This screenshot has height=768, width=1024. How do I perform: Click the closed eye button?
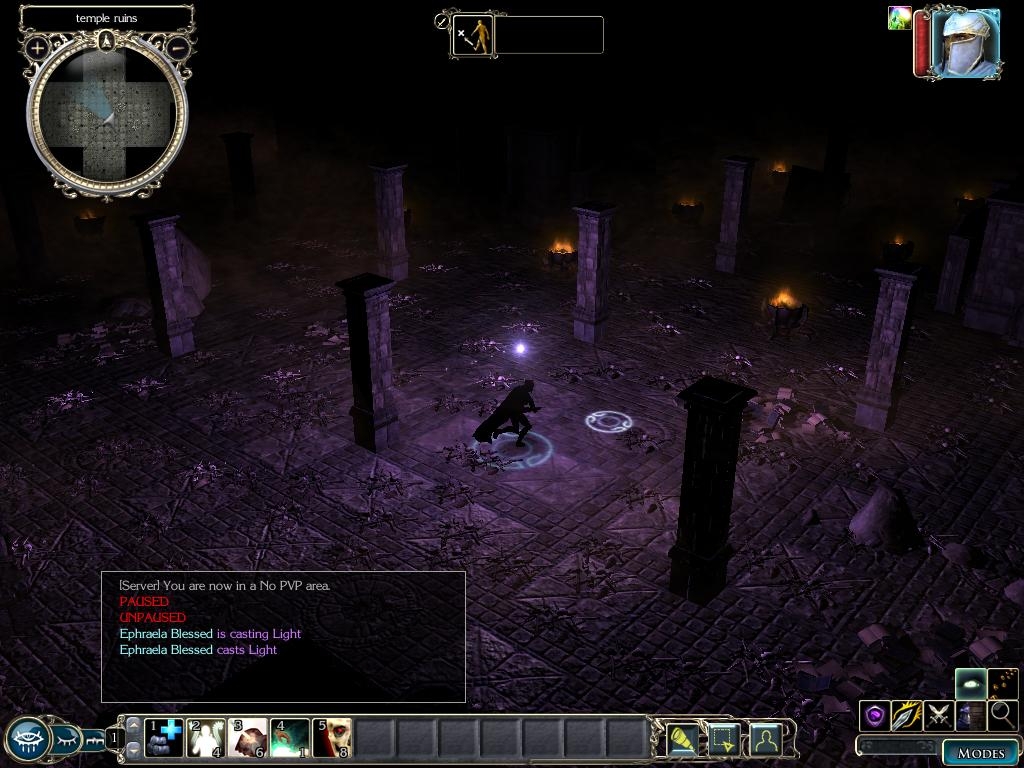66,740
